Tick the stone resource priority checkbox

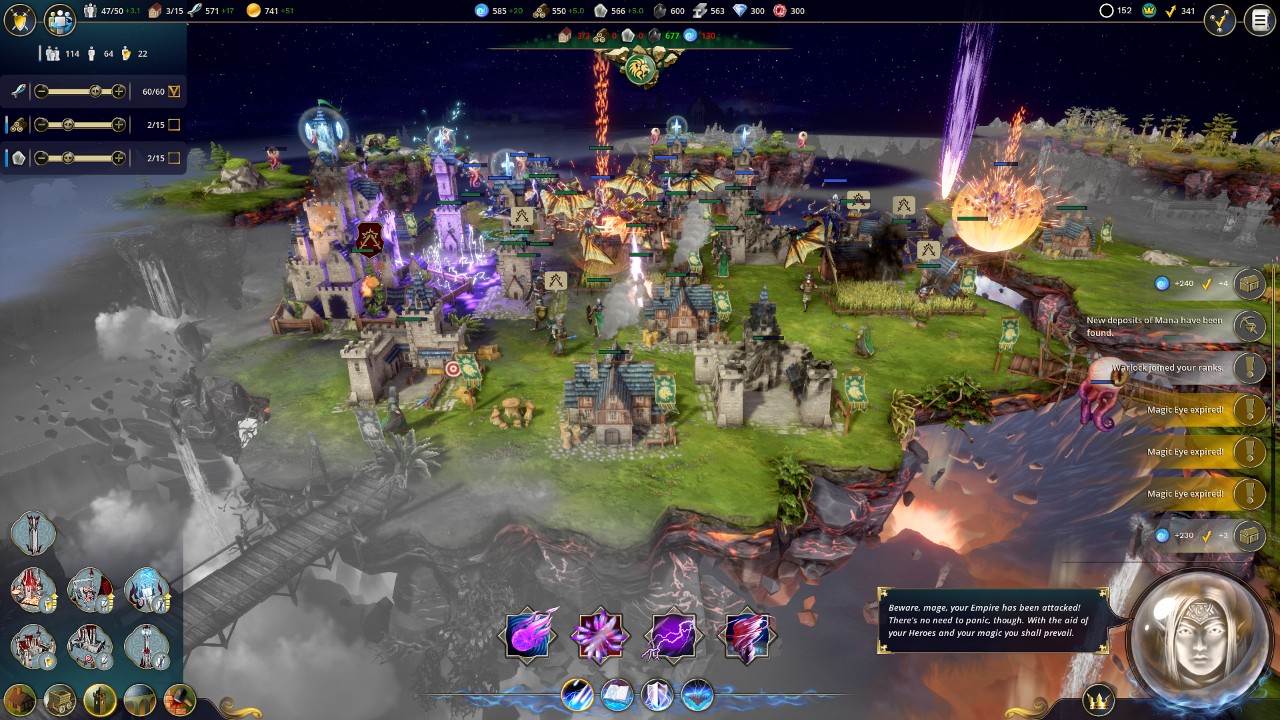174,158
